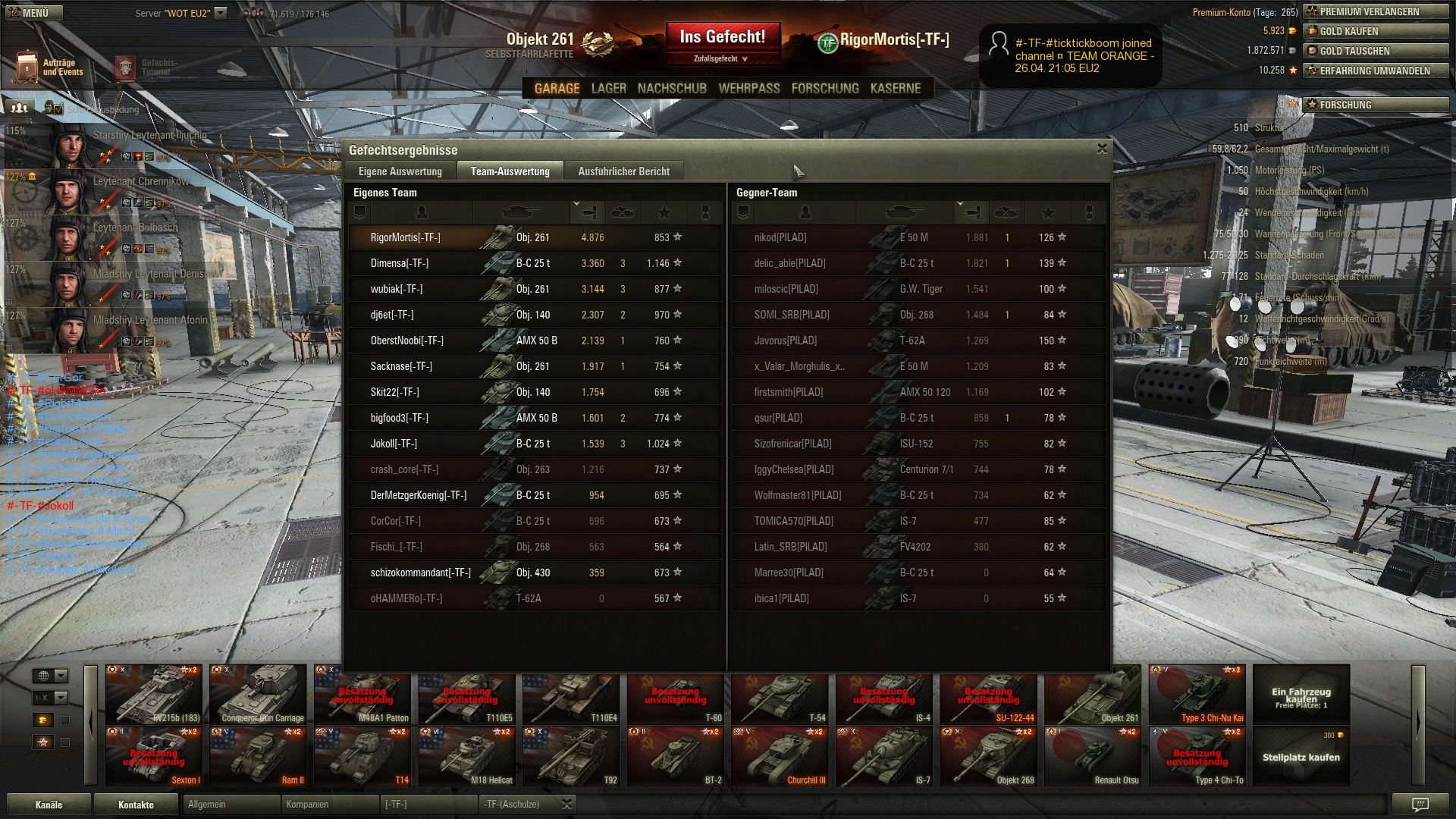Open the Wehrpass profile

[748, 89]
